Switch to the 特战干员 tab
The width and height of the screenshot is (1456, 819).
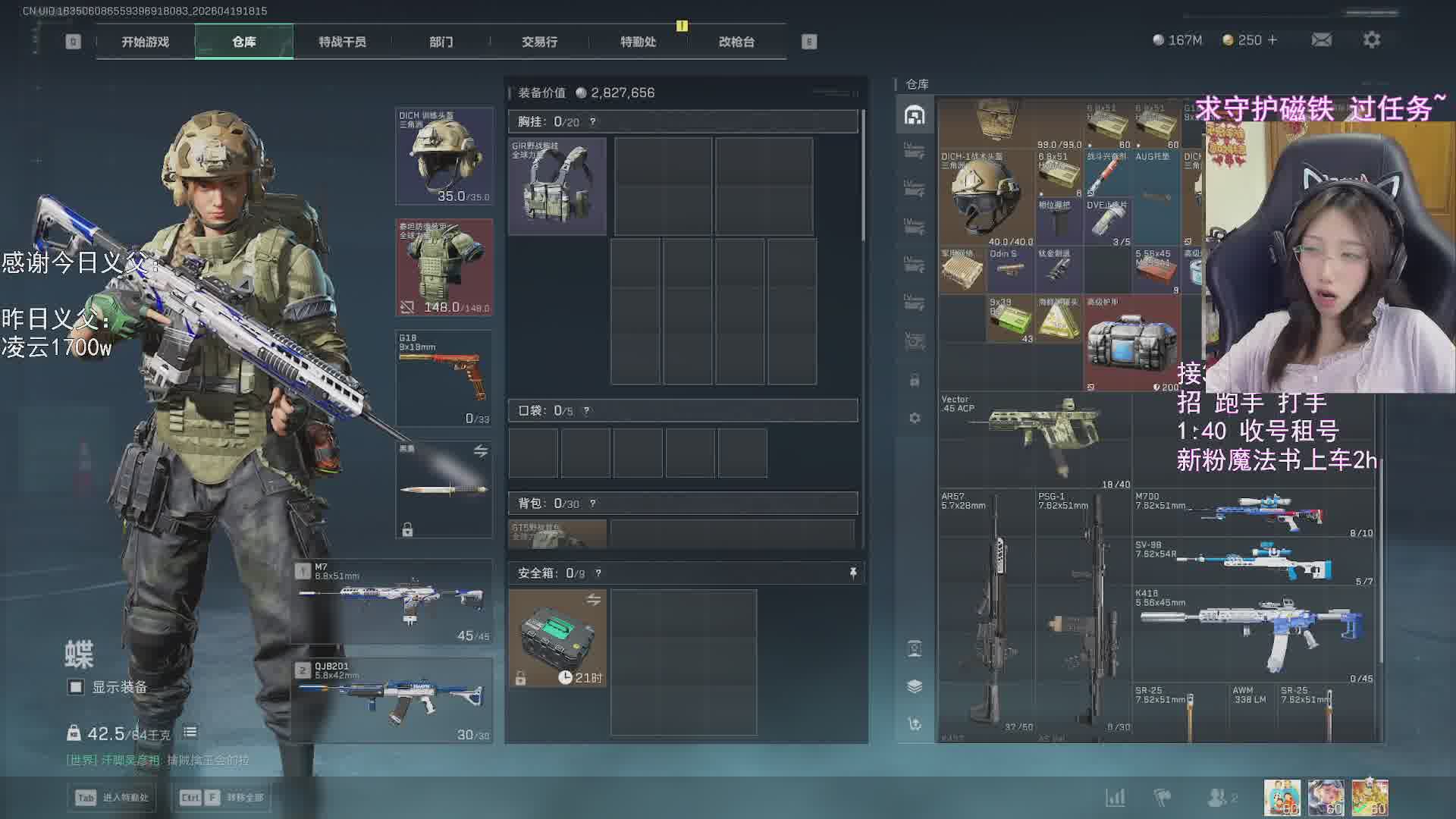pos(342,42)
